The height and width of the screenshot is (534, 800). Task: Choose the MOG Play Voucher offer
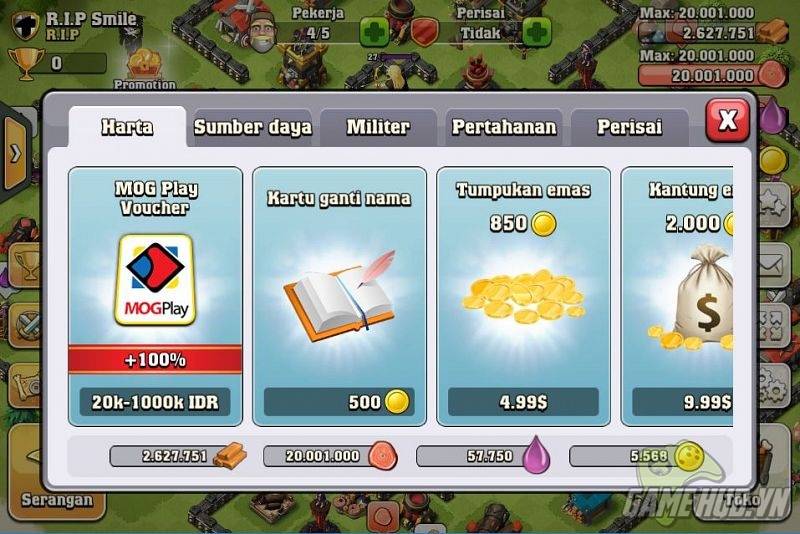tap(155, 297)
